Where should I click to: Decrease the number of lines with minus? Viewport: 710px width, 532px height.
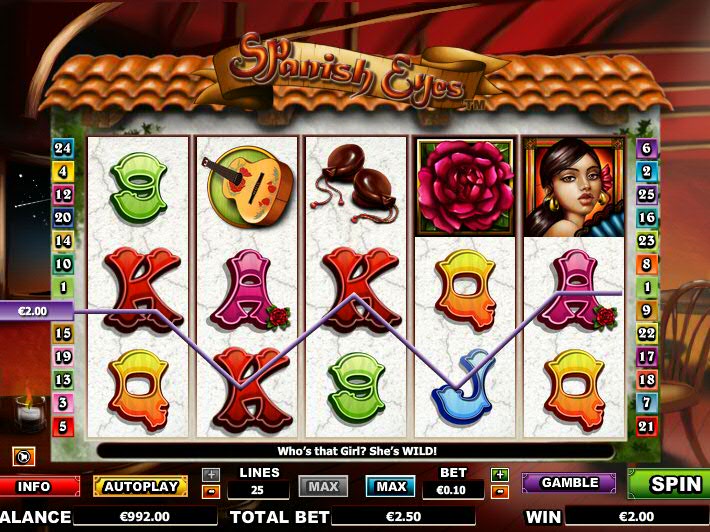[211, 491]
